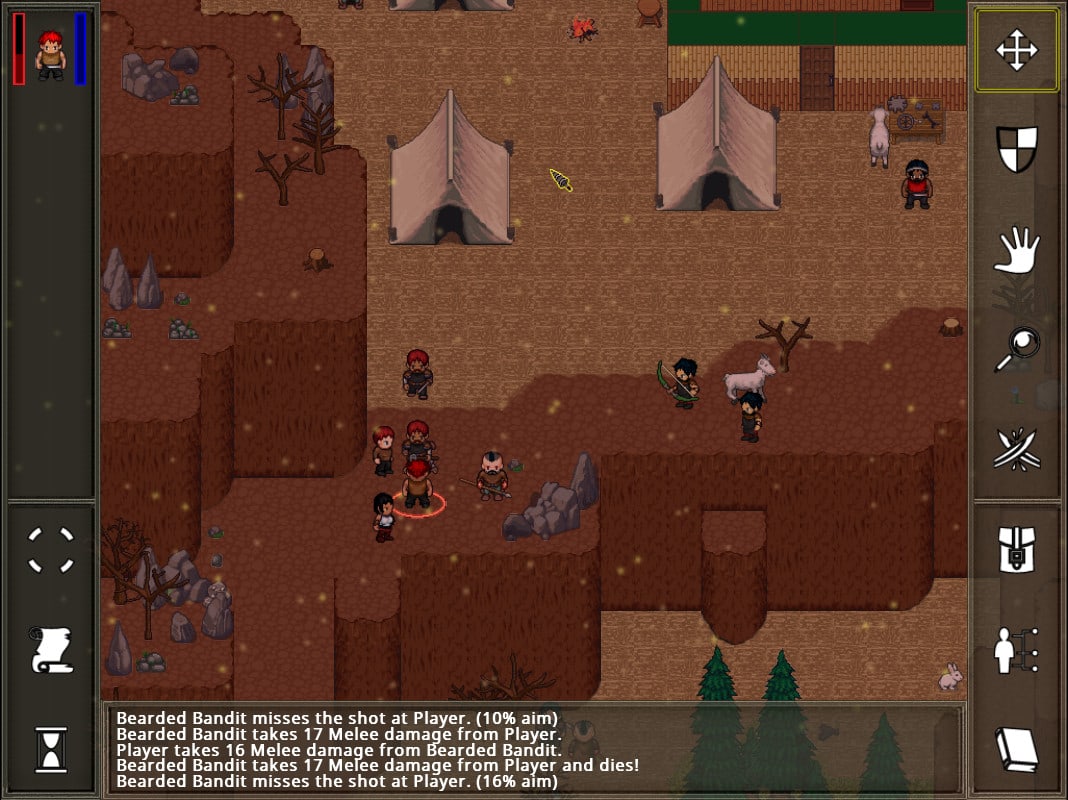The image size is (1068, 800).
Task: Select the four-arrow move mode icon
Action: click(1016, 51)
